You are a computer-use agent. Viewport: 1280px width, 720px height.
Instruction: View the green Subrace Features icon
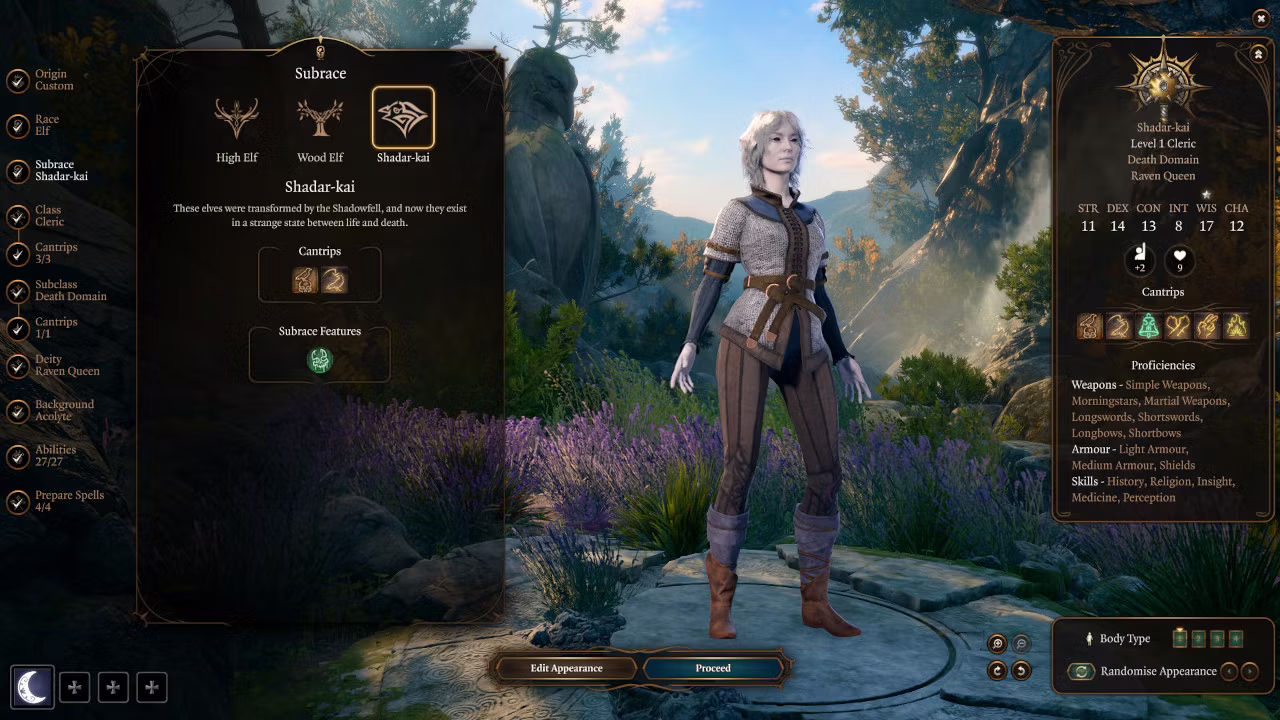tap(320, 360)
